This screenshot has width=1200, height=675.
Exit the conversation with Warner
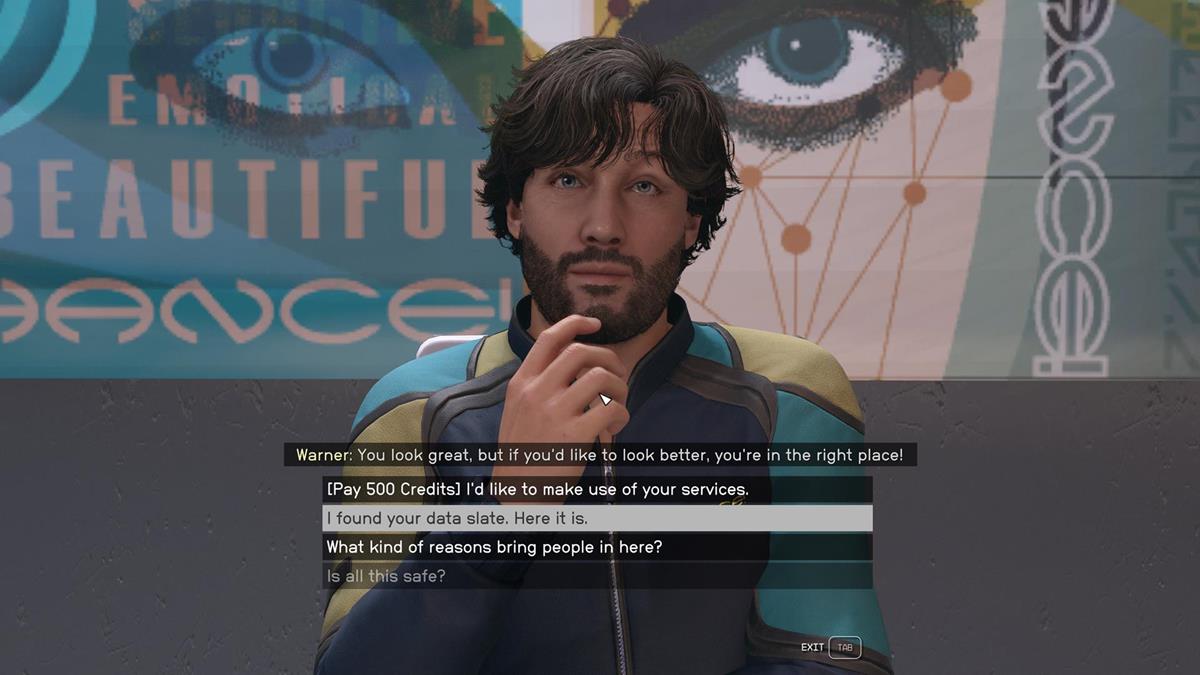[830, 647]
